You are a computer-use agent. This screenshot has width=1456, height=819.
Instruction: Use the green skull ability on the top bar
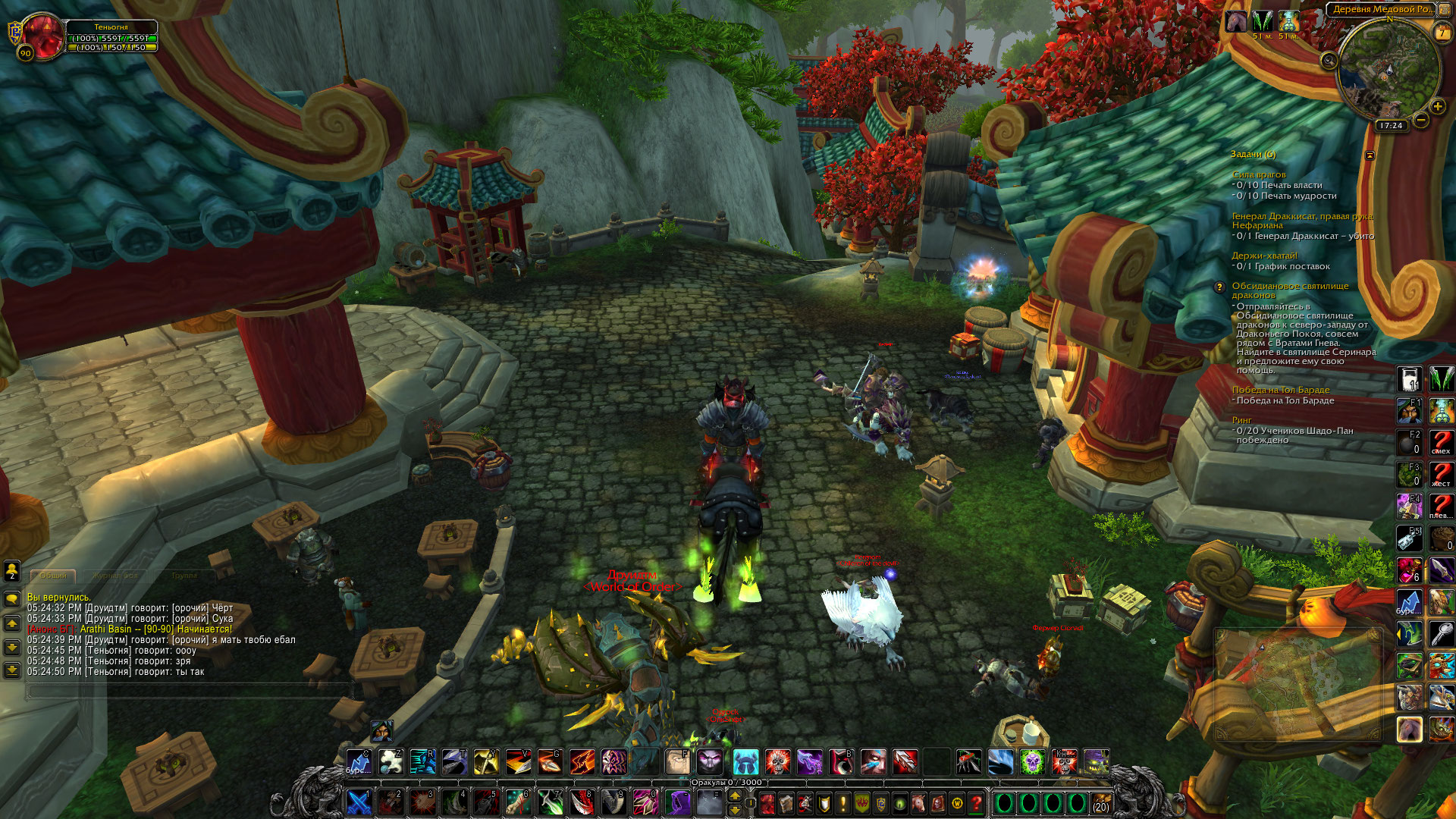pos(1032,761)
